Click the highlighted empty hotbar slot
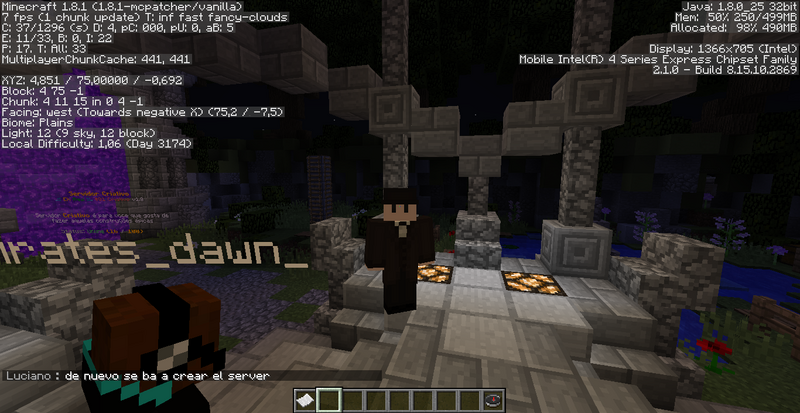Screen dimensions: 800x413 click(329, 401)
